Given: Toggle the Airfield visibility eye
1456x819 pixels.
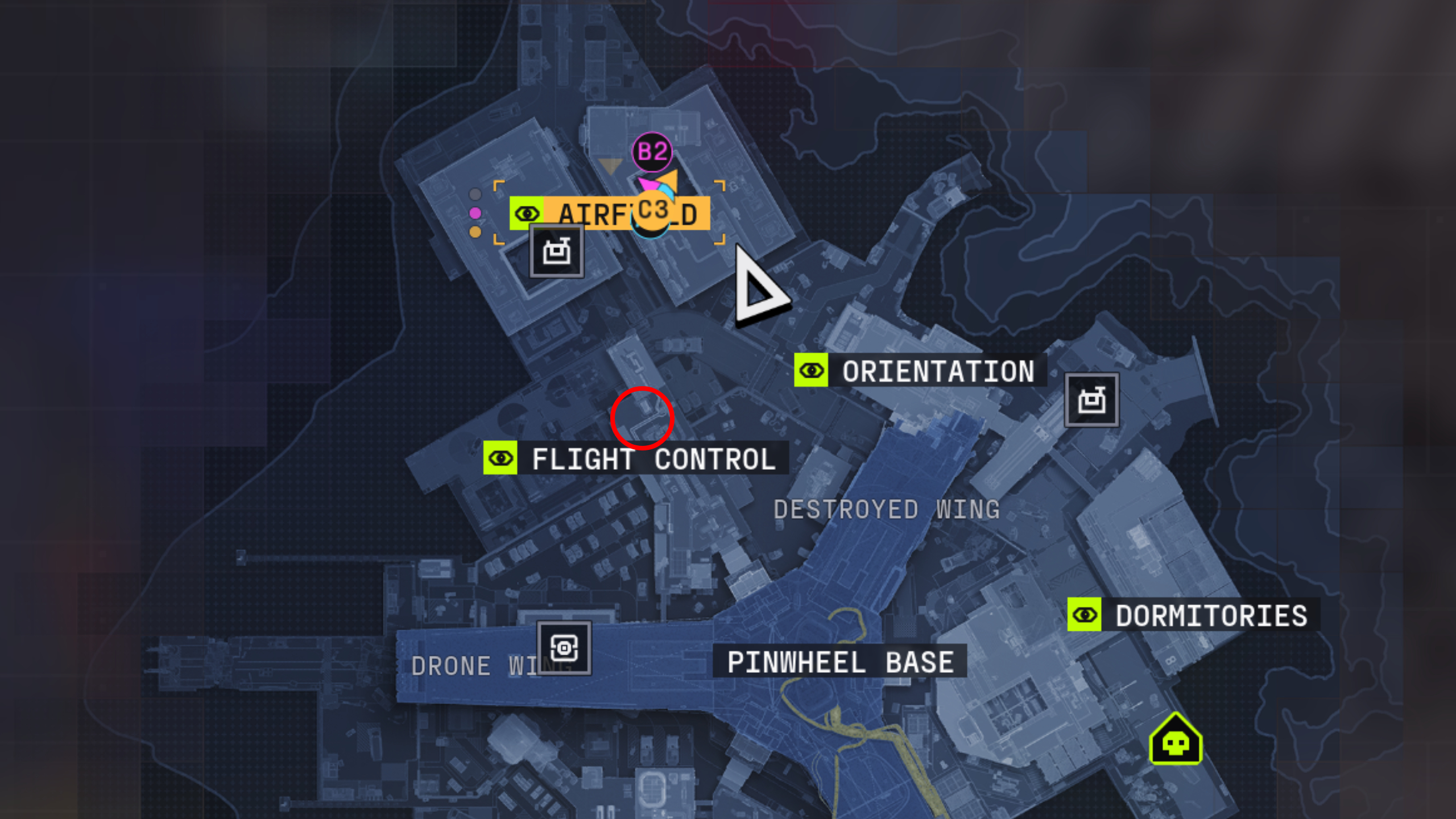Looking at the screenshot, I should (x=528, y=214).
